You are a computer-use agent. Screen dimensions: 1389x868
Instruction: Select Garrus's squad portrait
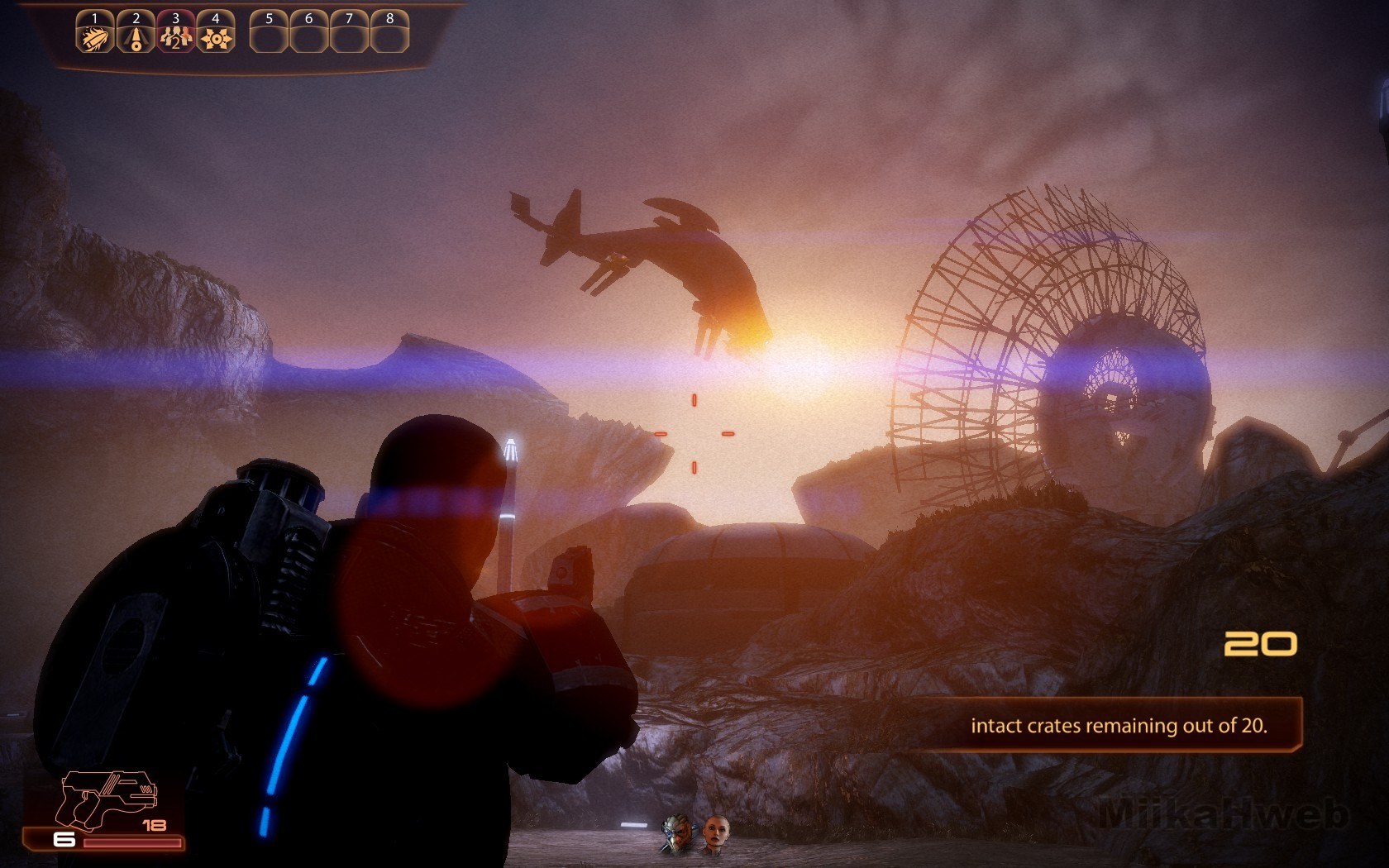677,835
